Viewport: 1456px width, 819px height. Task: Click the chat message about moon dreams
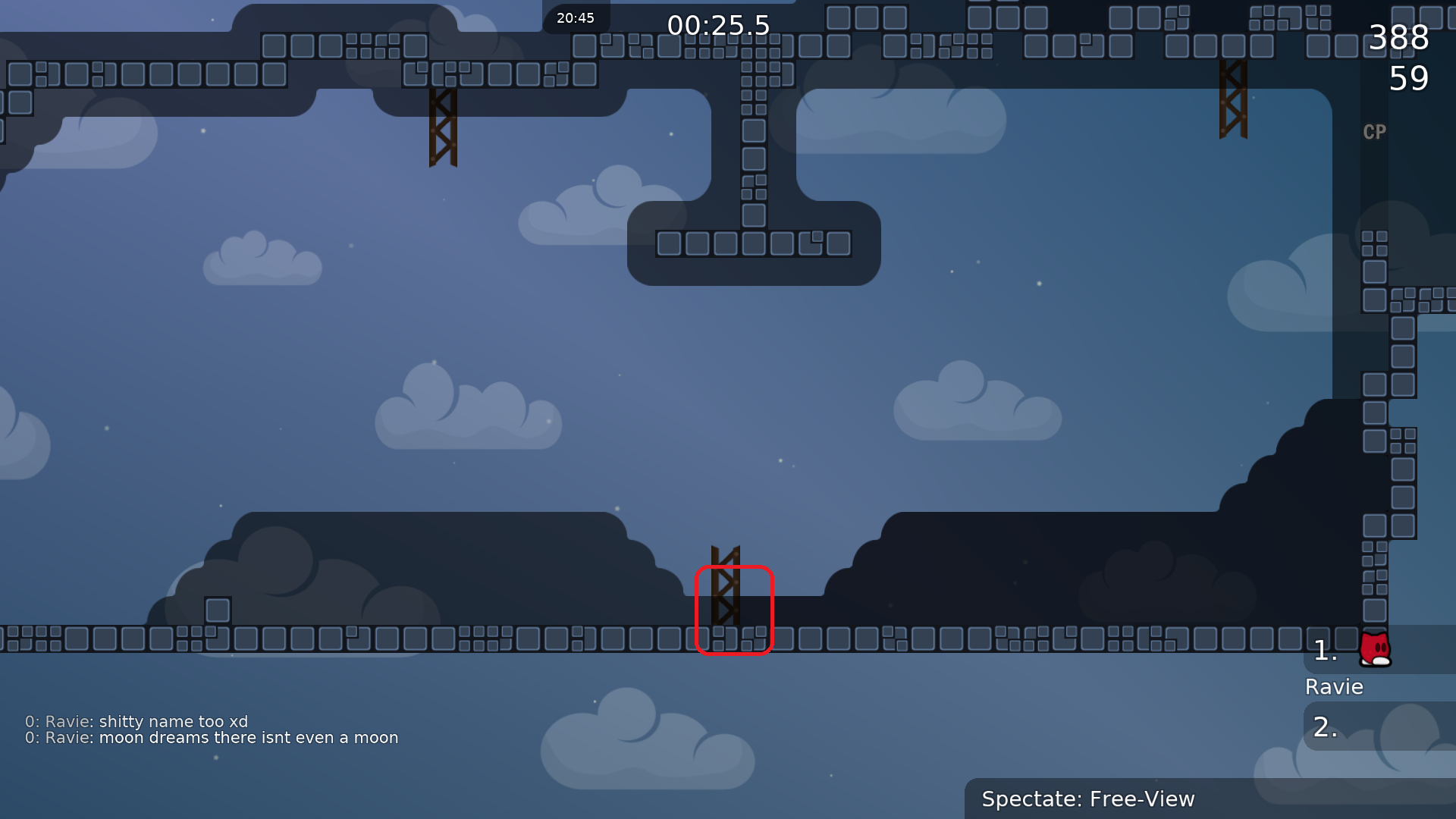pos(211,737)
